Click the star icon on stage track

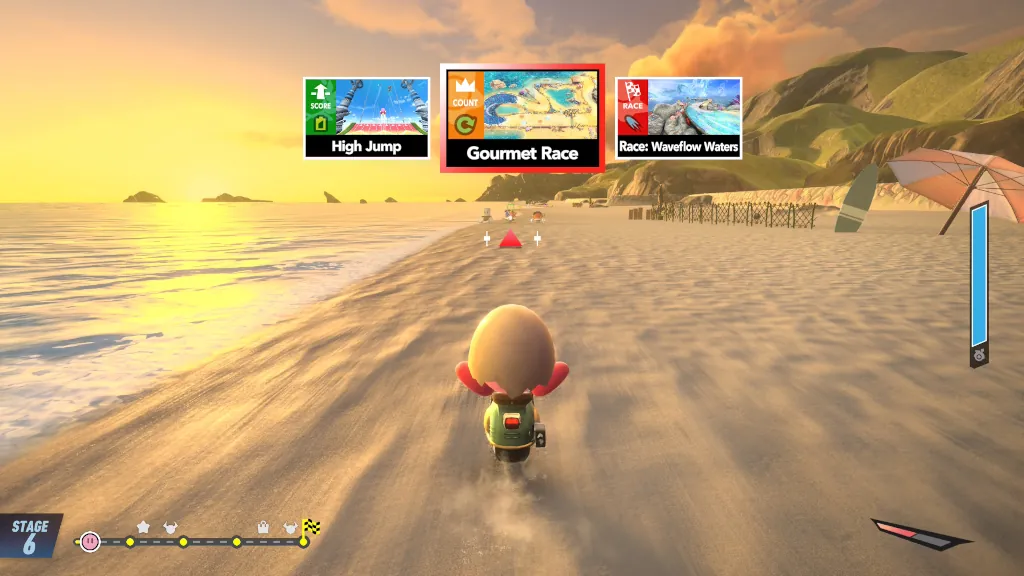click(x=143, y=526)
